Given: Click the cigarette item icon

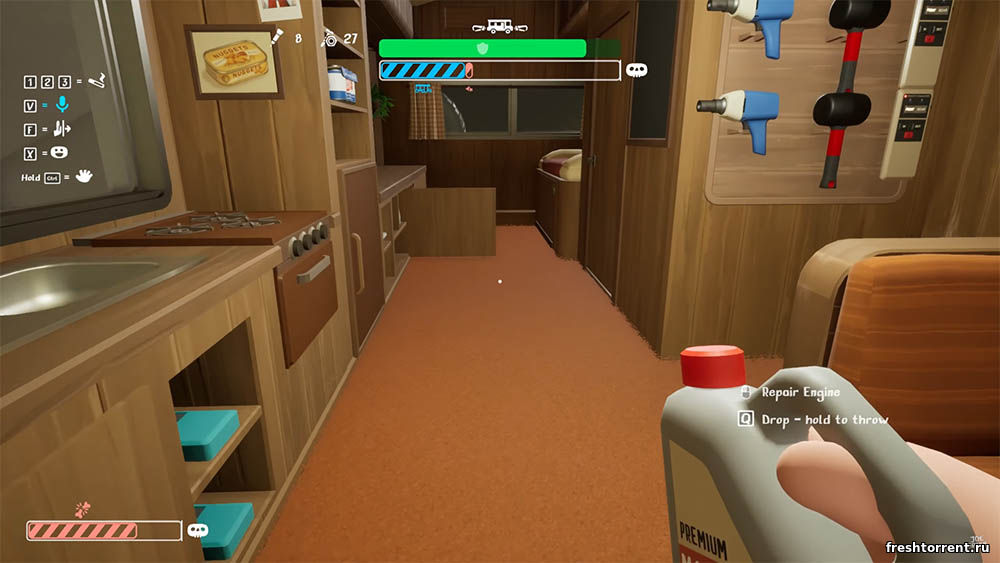Looking at the screenshot, I should (97, 80).
